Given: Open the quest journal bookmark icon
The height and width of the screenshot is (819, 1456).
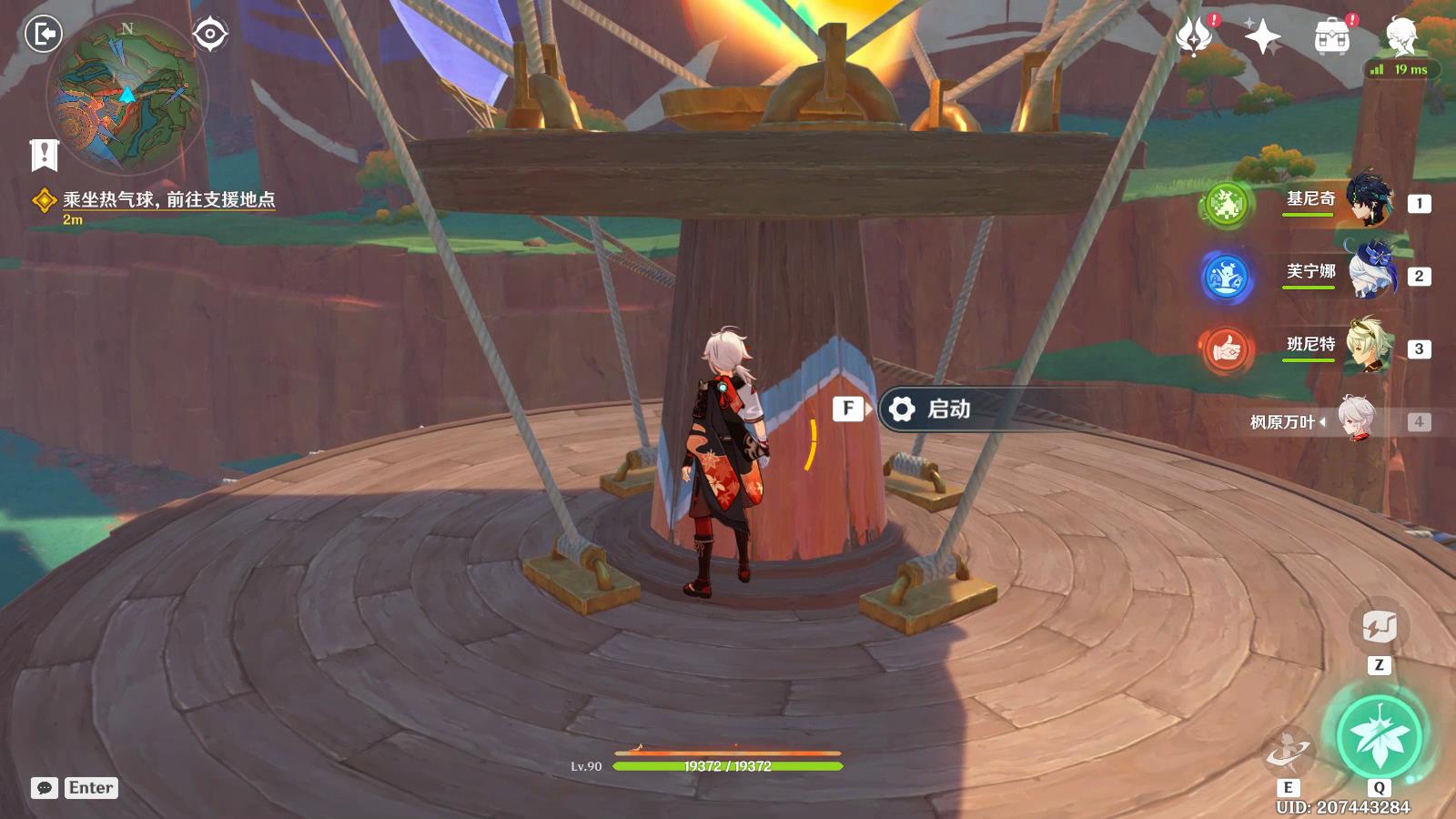Looking at the screenshot, I should pos(44,155).
